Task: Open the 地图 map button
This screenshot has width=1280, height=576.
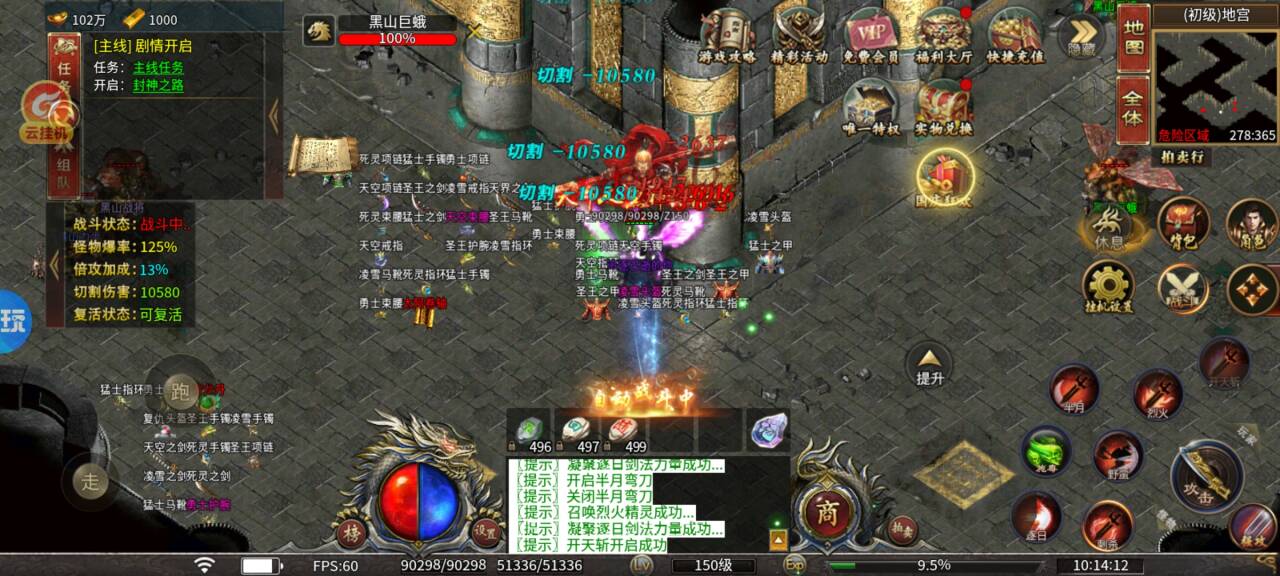Action: pos(1133,36)
